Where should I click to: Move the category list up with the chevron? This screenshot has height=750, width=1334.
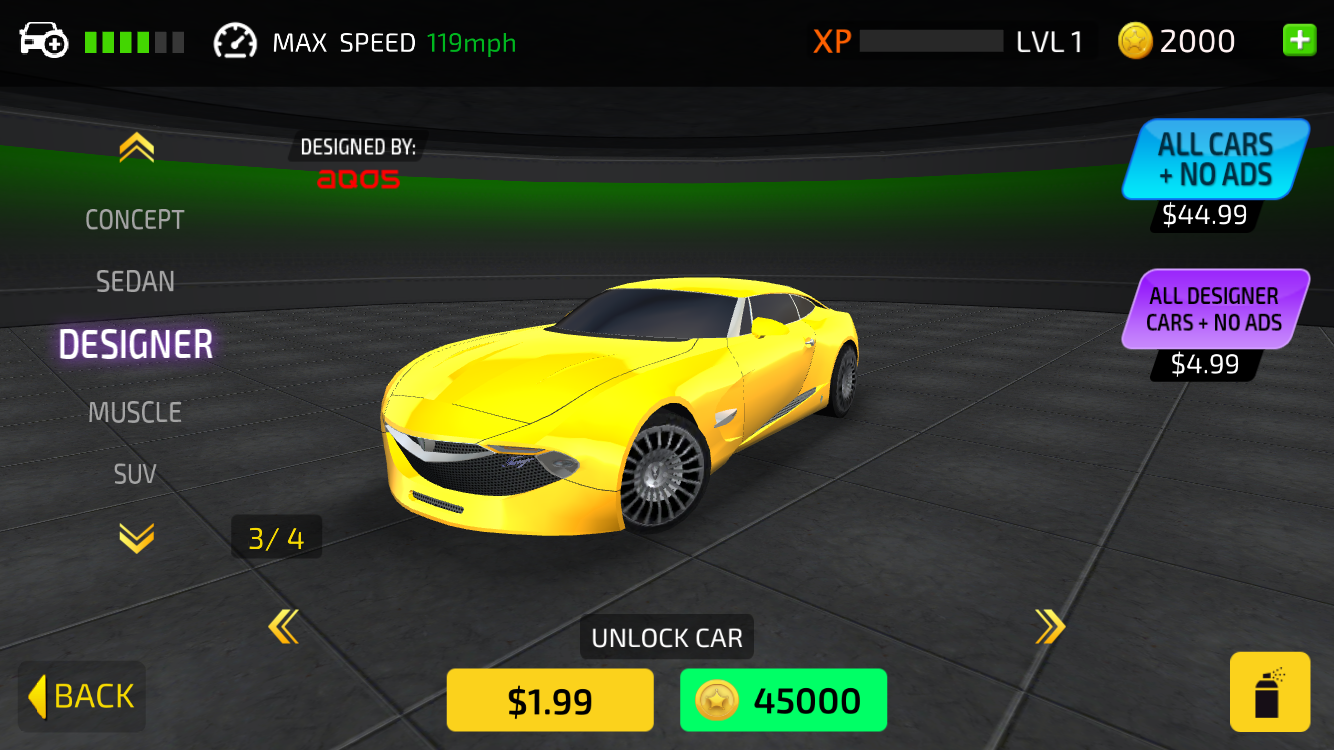tap(136, 149)
